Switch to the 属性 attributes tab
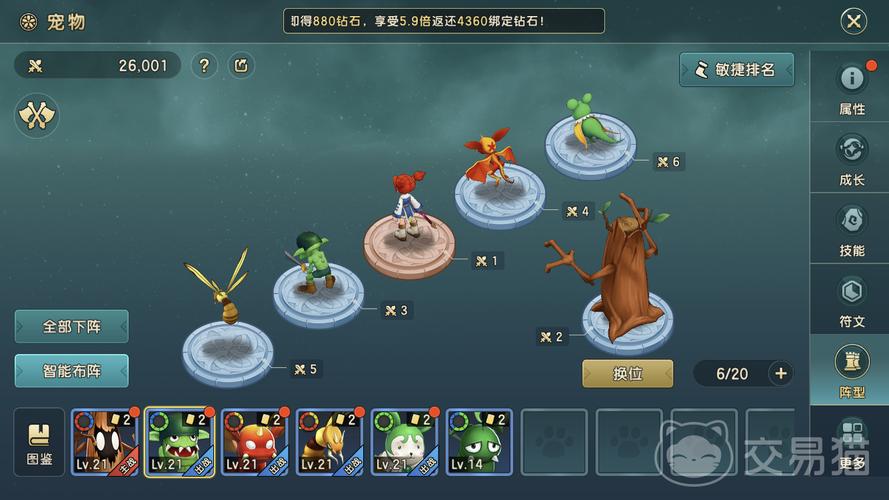The image size is (889, 500). click(x=851, y=87)
